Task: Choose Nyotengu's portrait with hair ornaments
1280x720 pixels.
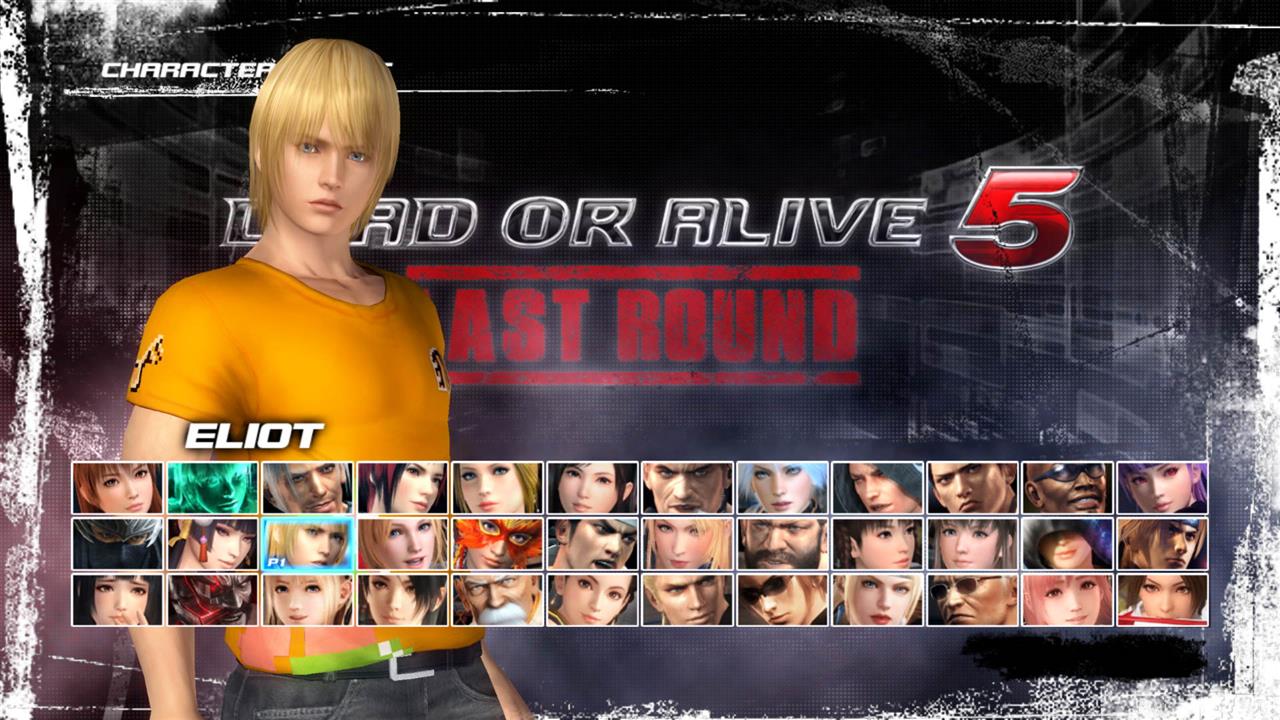Action: point(204,543)
